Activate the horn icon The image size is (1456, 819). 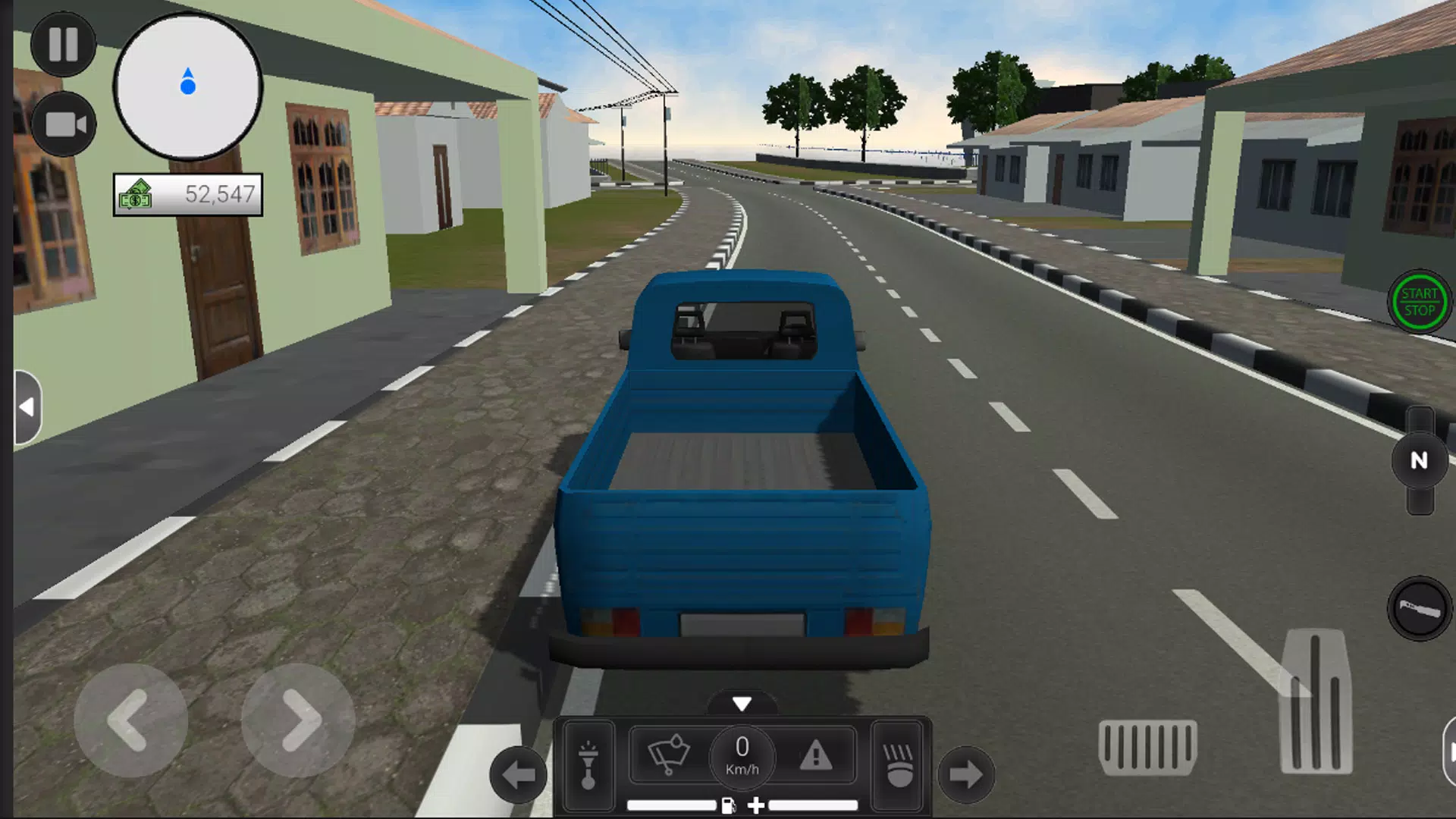588,764
